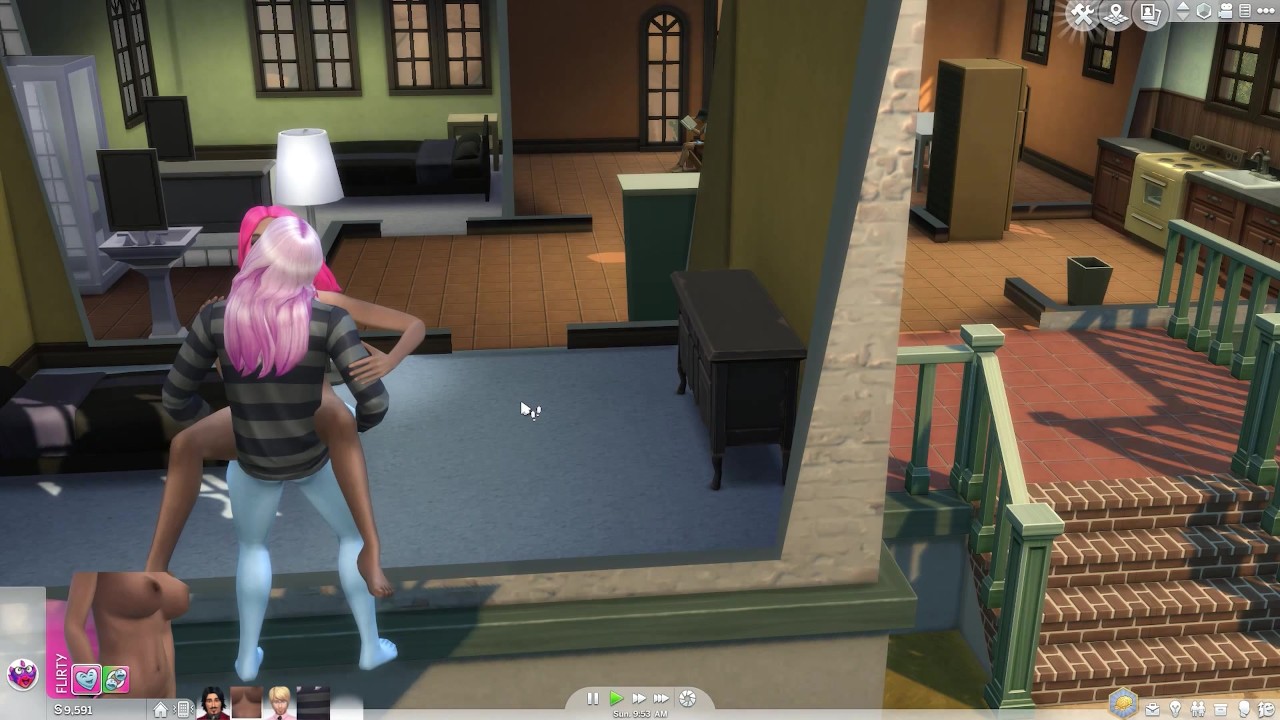Open the Career panel briefcase icon
1280x720 pixels.
[x=1153, y=708]
